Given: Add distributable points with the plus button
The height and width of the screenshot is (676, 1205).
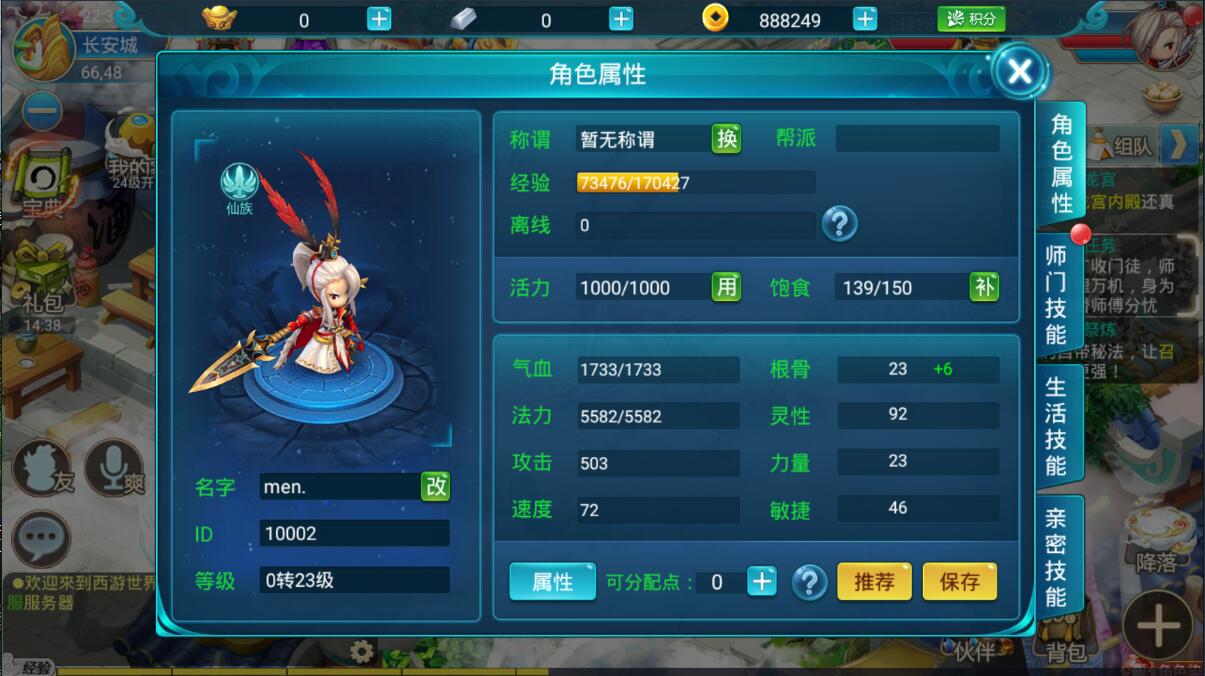Looking at the screenshot, I should 762,582.
